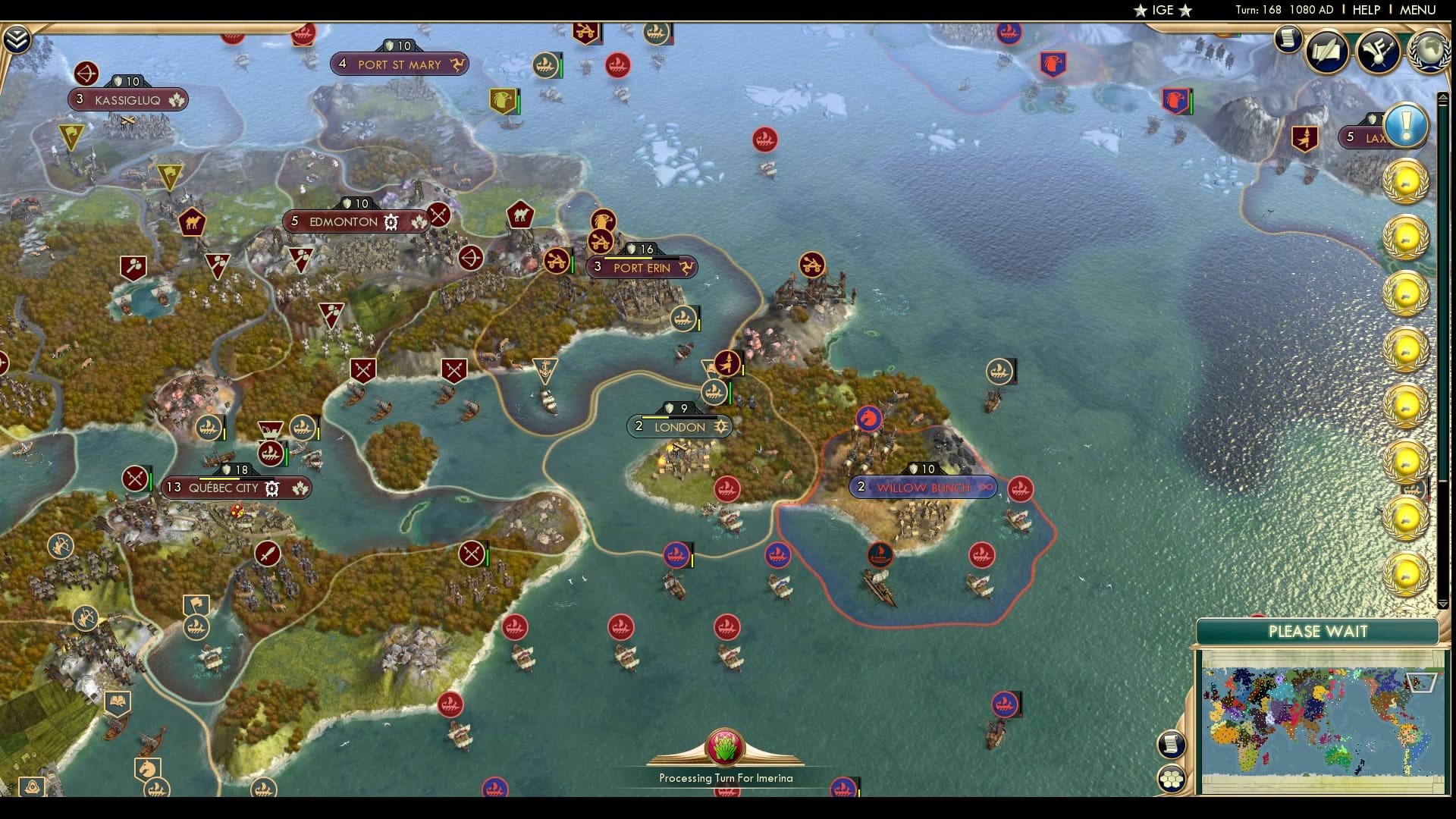Open the MENU

1417,10
